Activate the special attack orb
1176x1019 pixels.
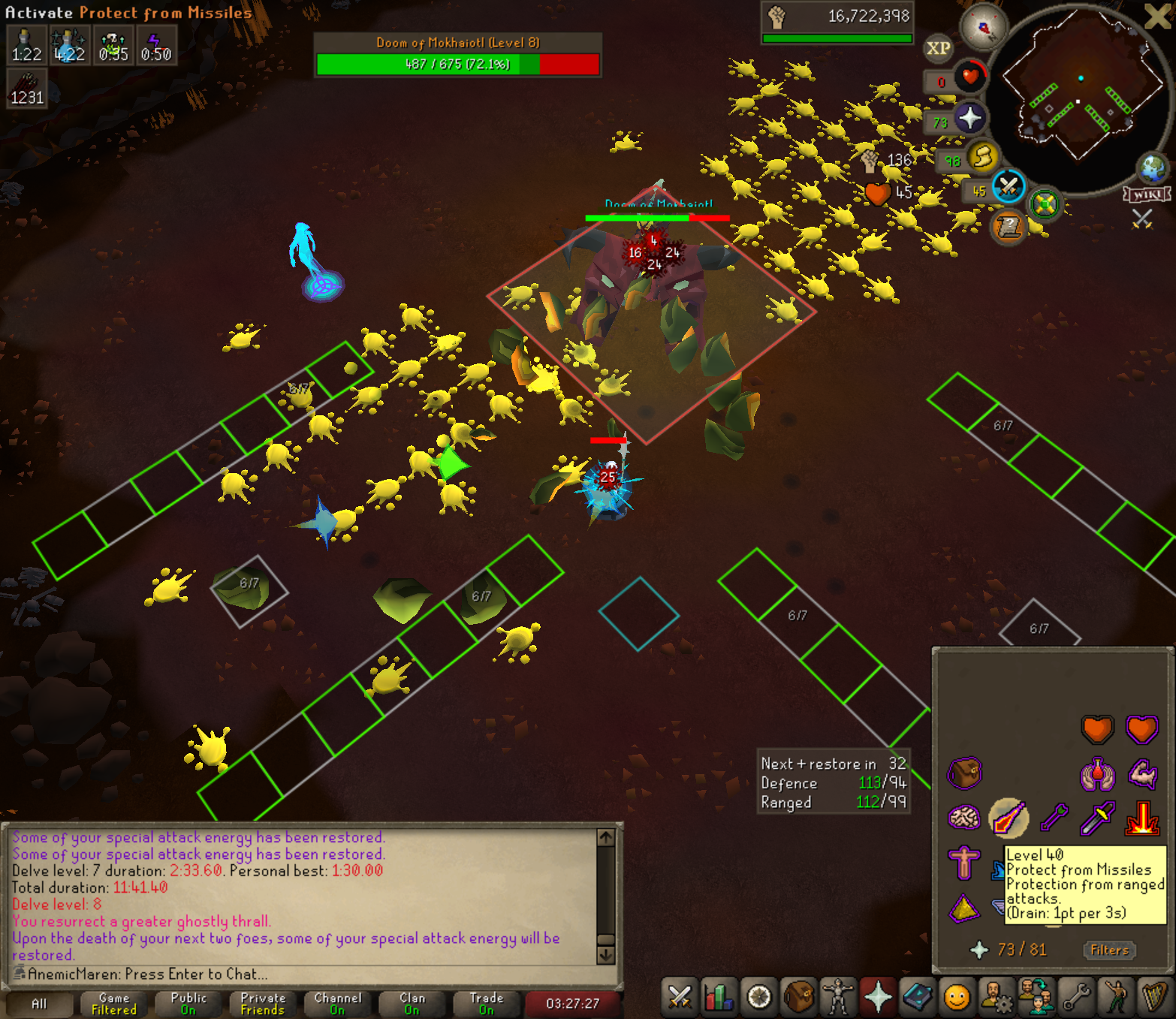(x=1009, y=187)
